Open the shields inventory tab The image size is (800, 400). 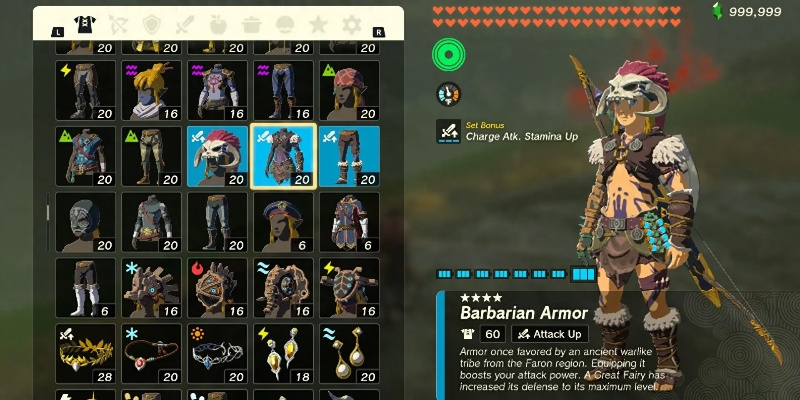pyautogui.click(x=152, y=23)
